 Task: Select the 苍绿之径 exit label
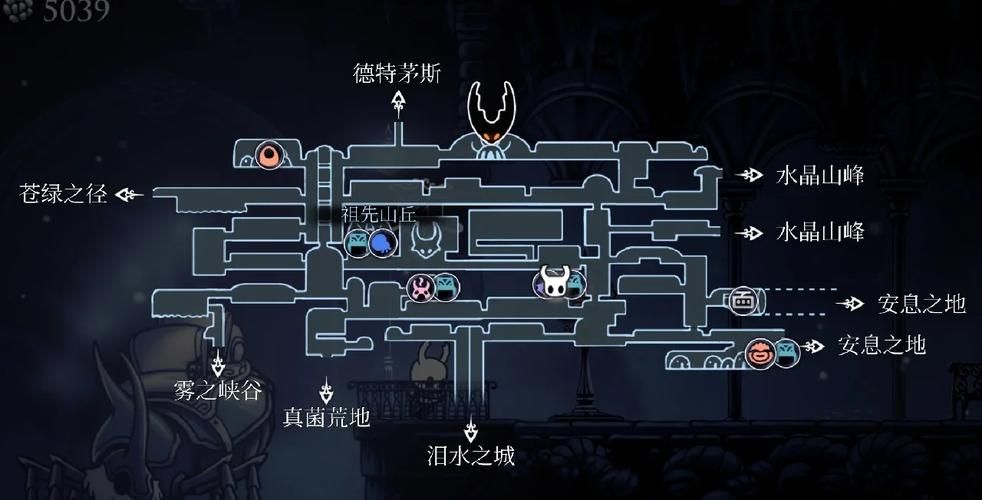coord(62,194)
